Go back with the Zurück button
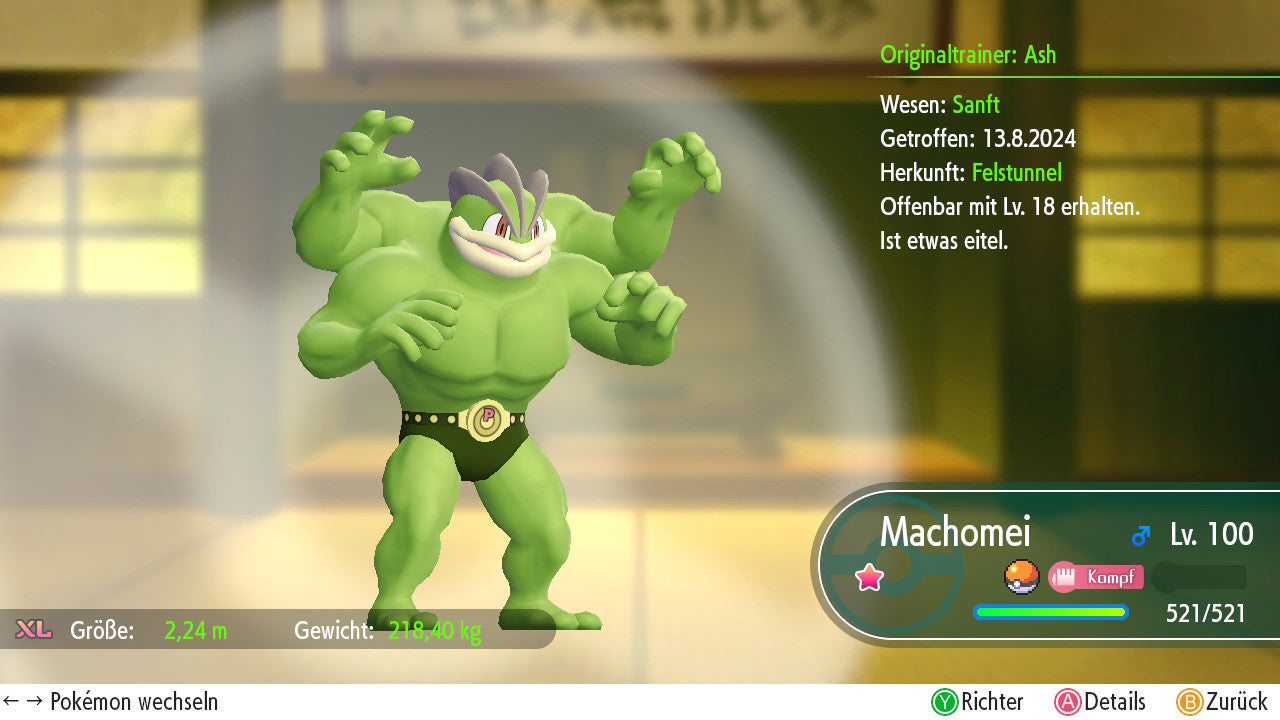 [x=1222, y=702]
